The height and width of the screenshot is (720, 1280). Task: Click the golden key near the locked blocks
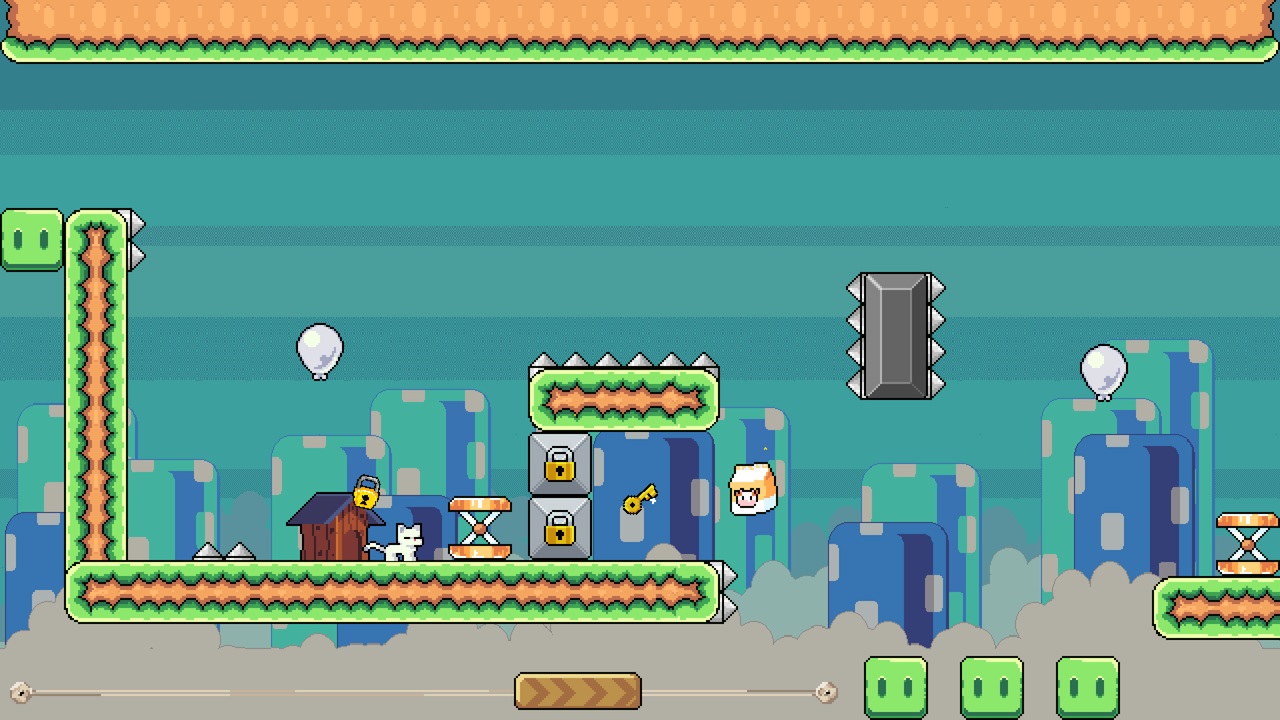pyautogui.click(x=640, y=498)
